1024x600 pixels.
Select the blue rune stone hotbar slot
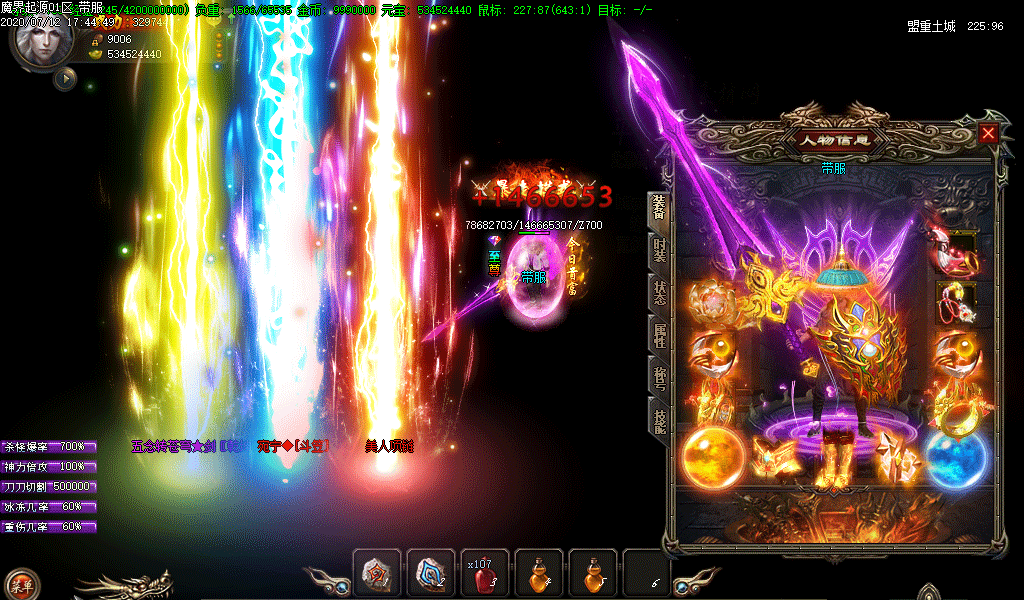(x=431, y=574)
